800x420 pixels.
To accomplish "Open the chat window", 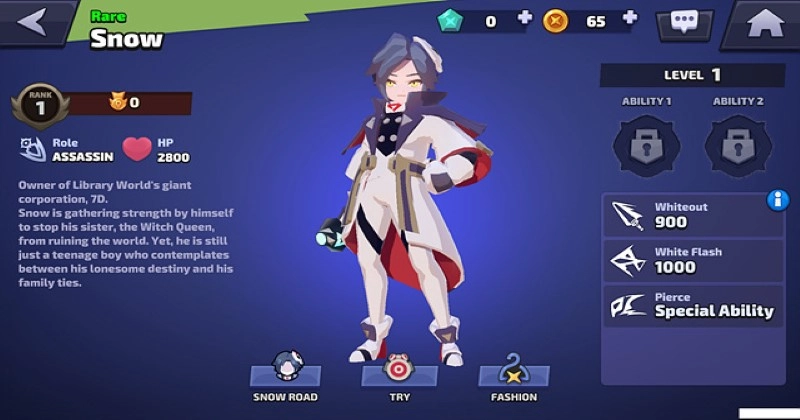I will [x=684, y=22].
